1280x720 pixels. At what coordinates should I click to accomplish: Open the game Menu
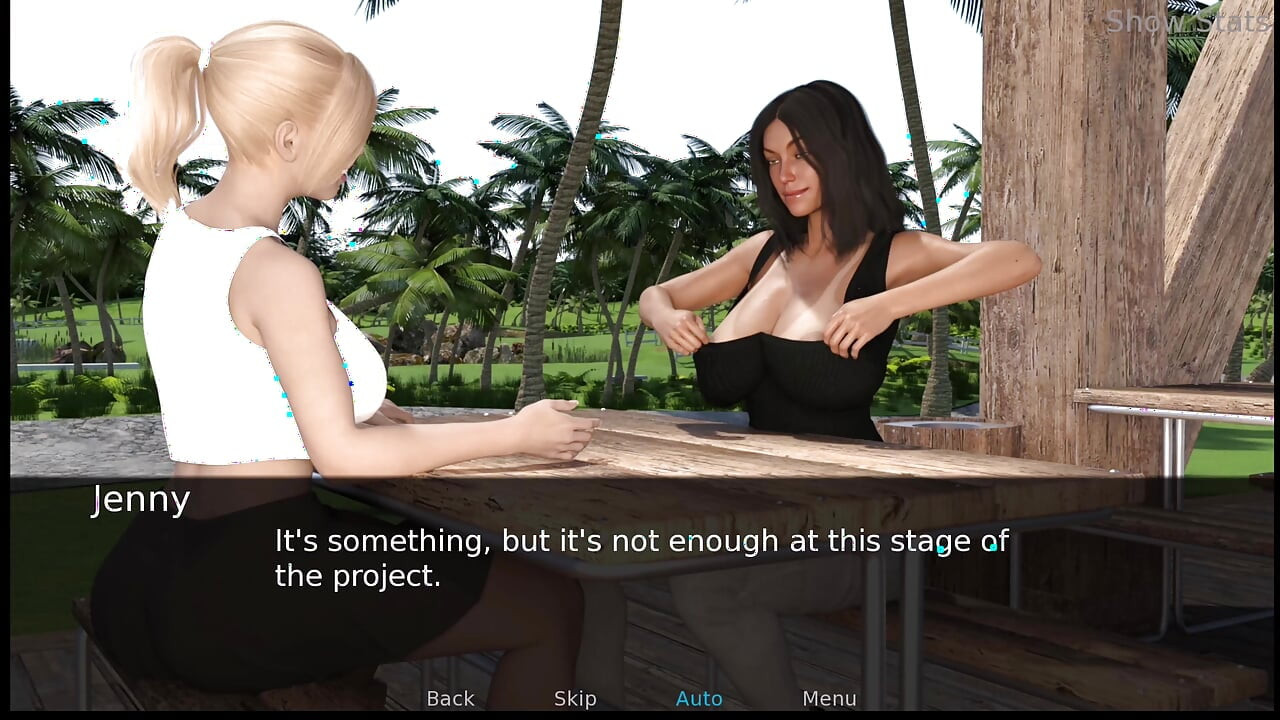[829, 699]
